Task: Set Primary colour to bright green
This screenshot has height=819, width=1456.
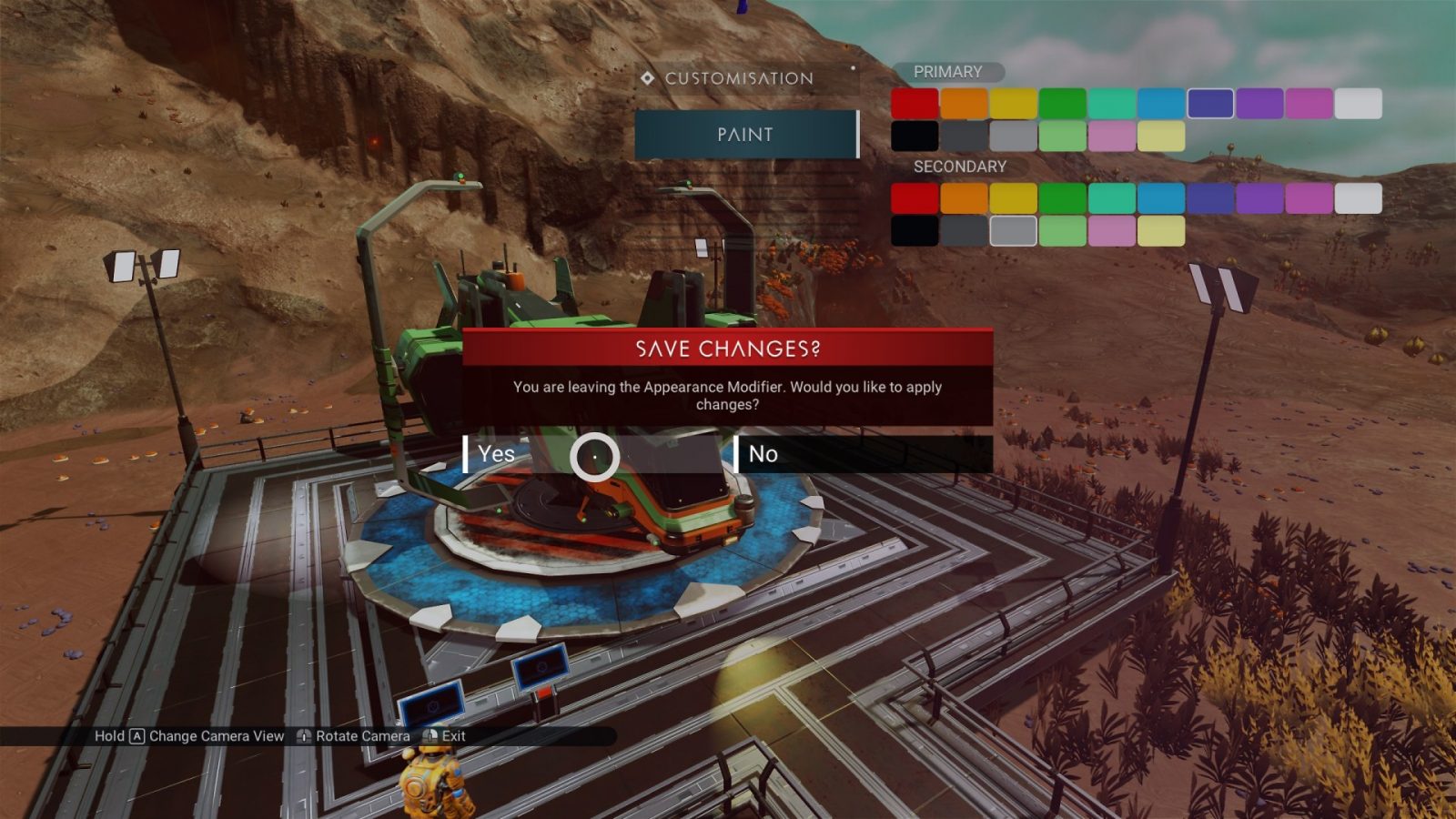Action: click(1062, 104)
